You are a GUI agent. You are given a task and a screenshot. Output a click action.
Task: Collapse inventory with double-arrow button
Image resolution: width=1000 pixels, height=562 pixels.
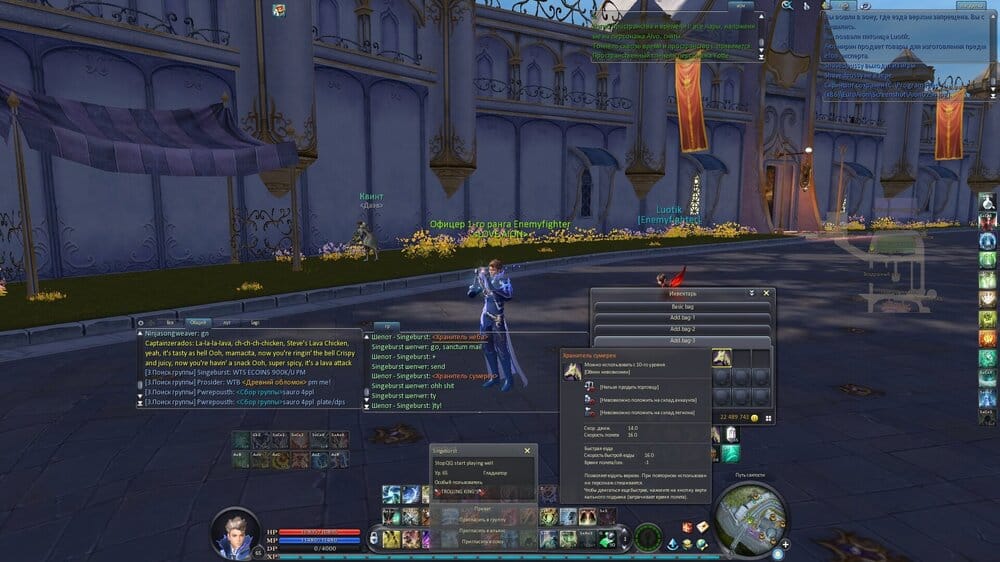point(752,294)
